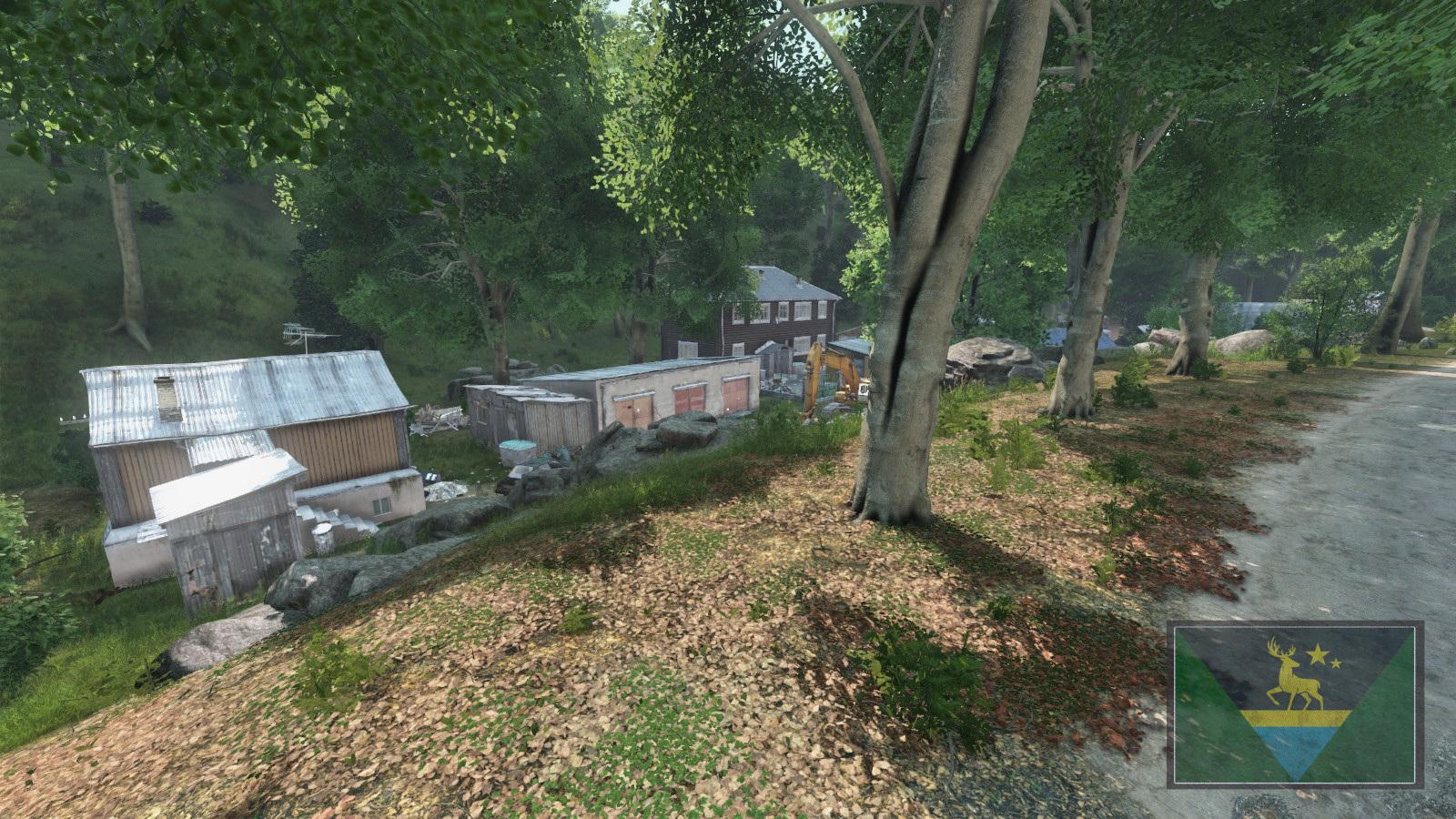Select the small star on the flag emblem

1336,663
